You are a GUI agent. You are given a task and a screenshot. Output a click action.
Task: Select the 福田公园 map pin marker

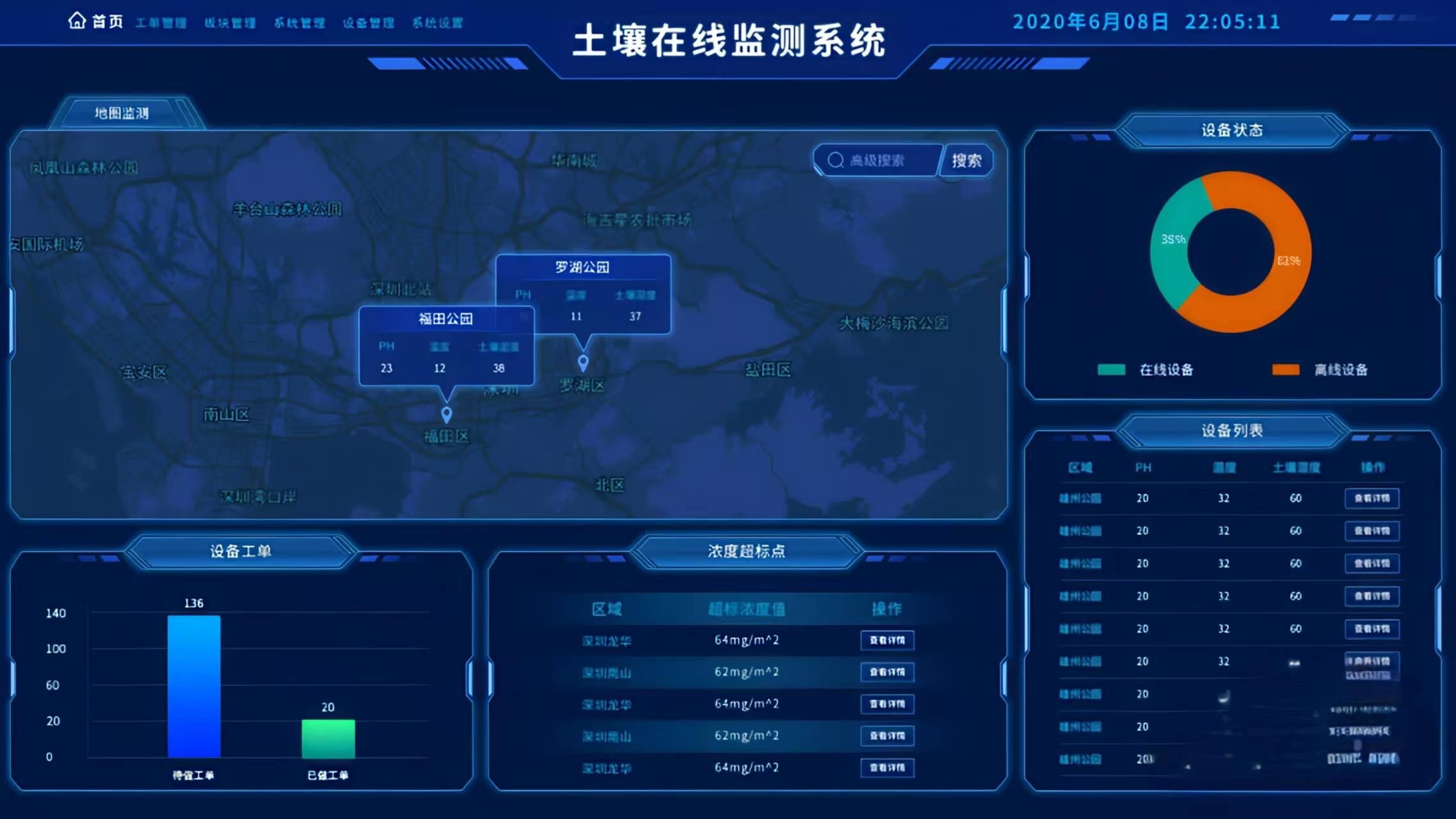[446, 414]
